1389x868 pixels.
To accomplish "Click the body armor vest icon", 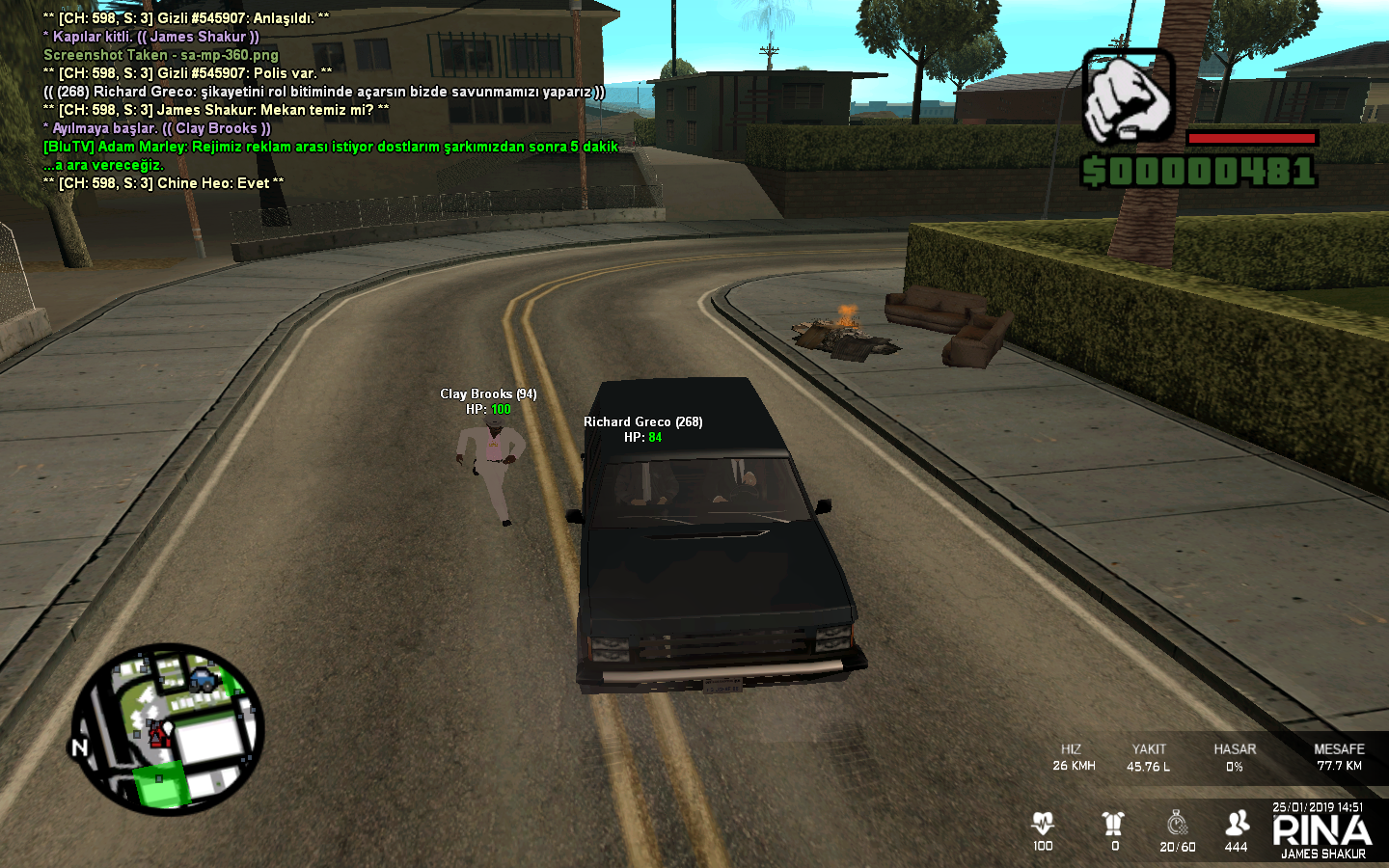I will [x=1114, y=823].
